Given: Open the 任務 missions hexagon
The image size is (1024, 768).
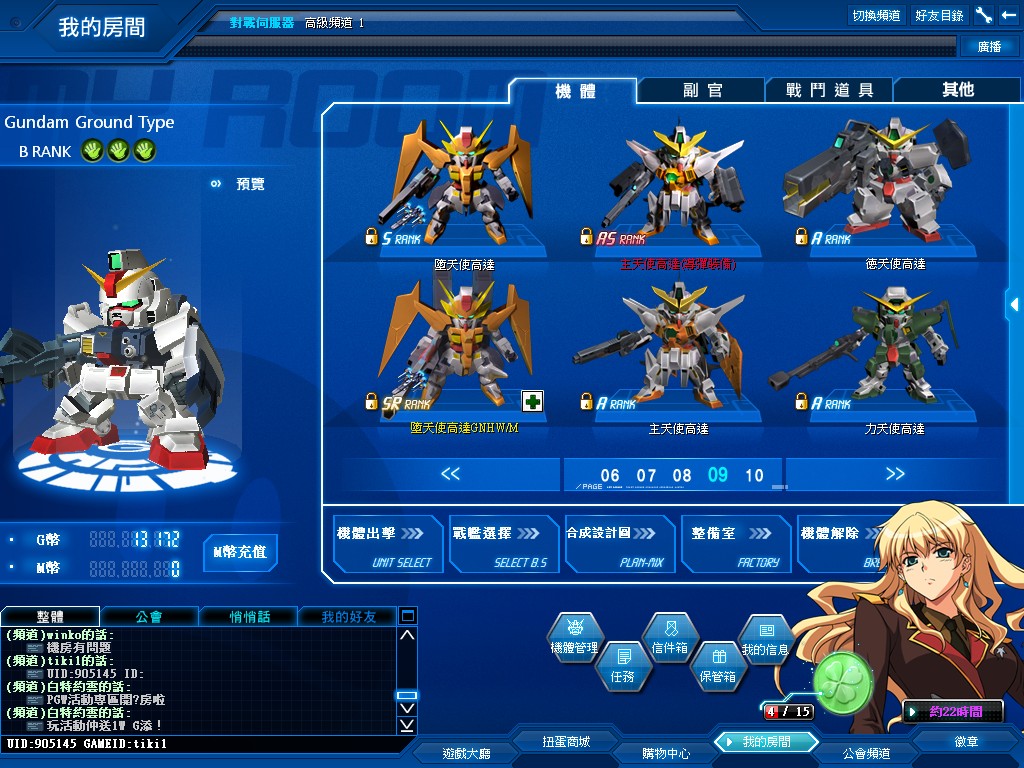Looking at the screenshot, I should (x=622, y=666).
